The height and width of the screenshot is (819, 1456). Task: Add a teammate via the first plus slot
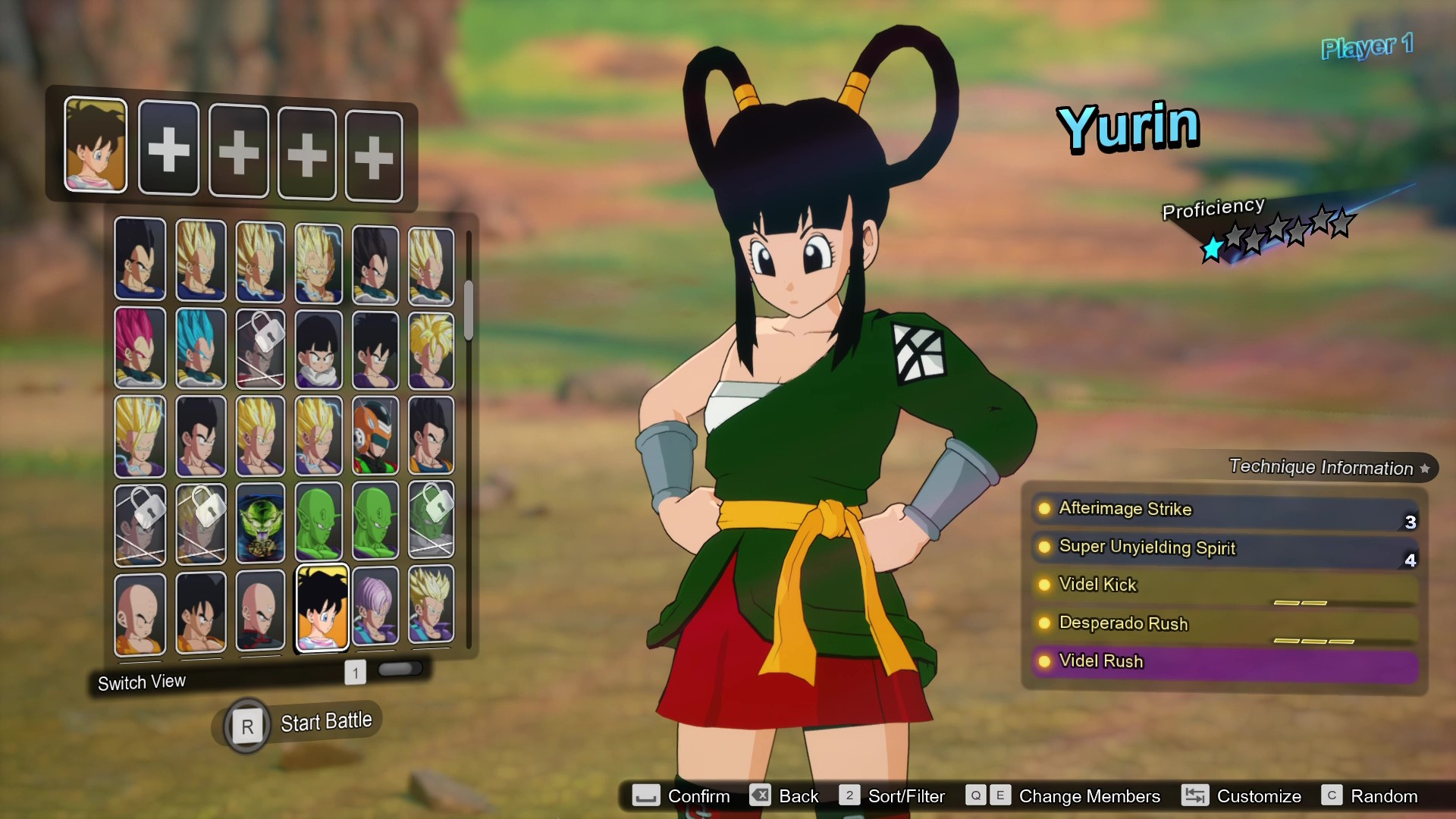pyautogui.click(x=168, y=149)
